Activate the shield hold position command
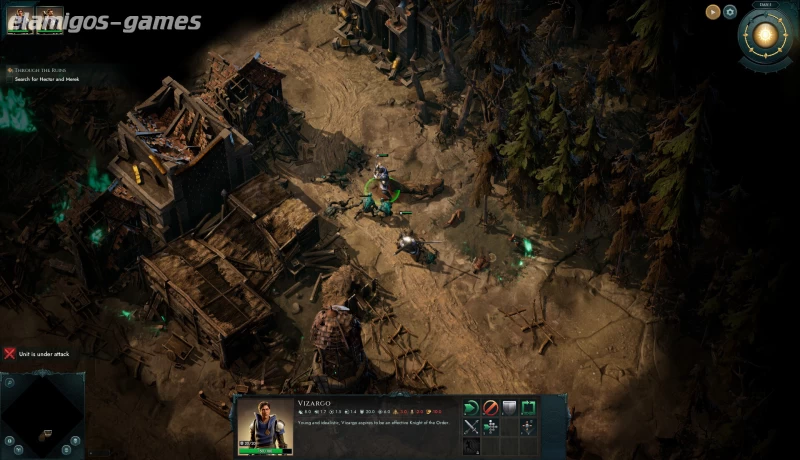 point(510,407)
